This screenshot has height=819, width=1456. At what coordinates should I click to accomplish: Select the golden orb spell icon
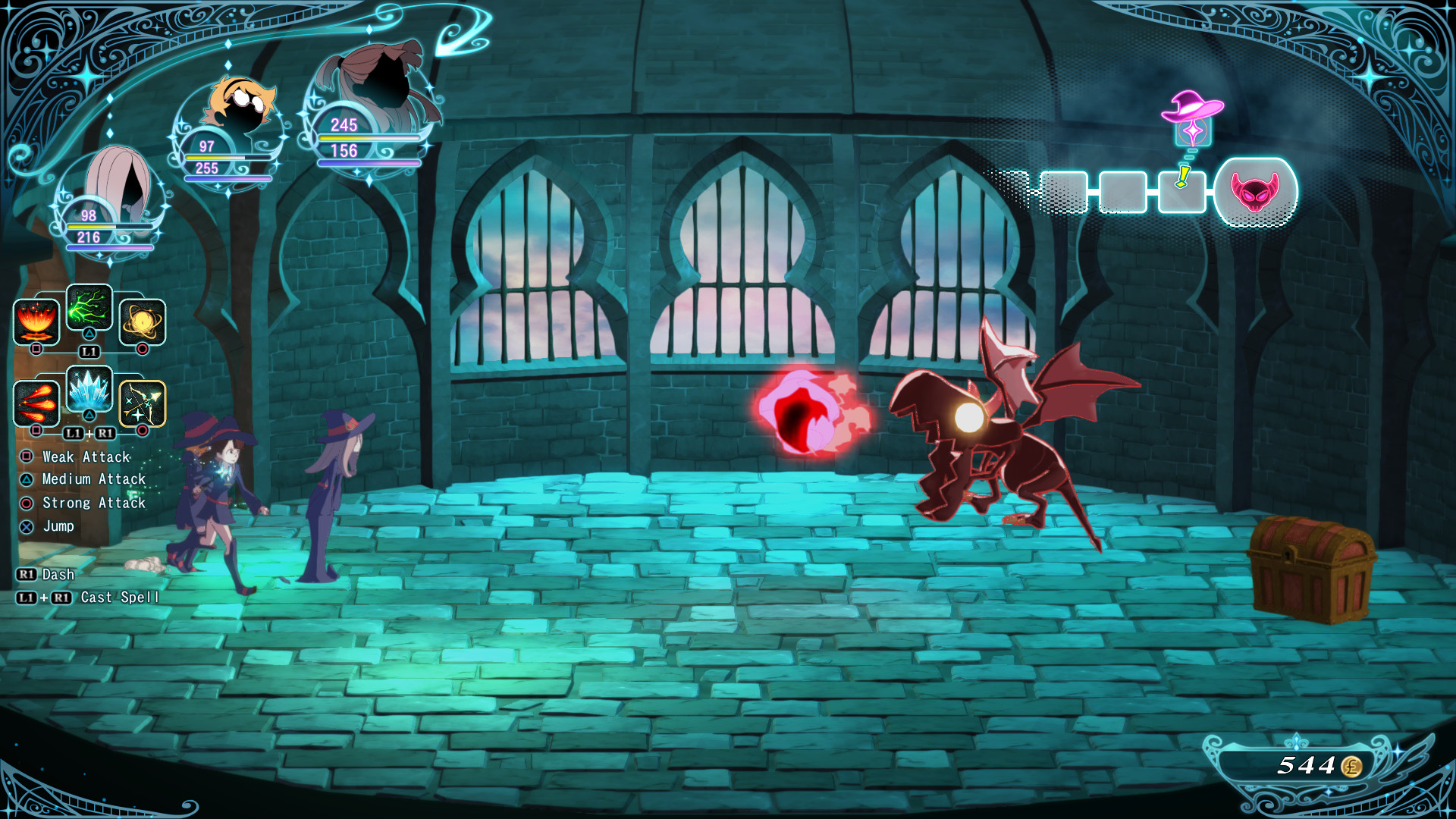141,319
